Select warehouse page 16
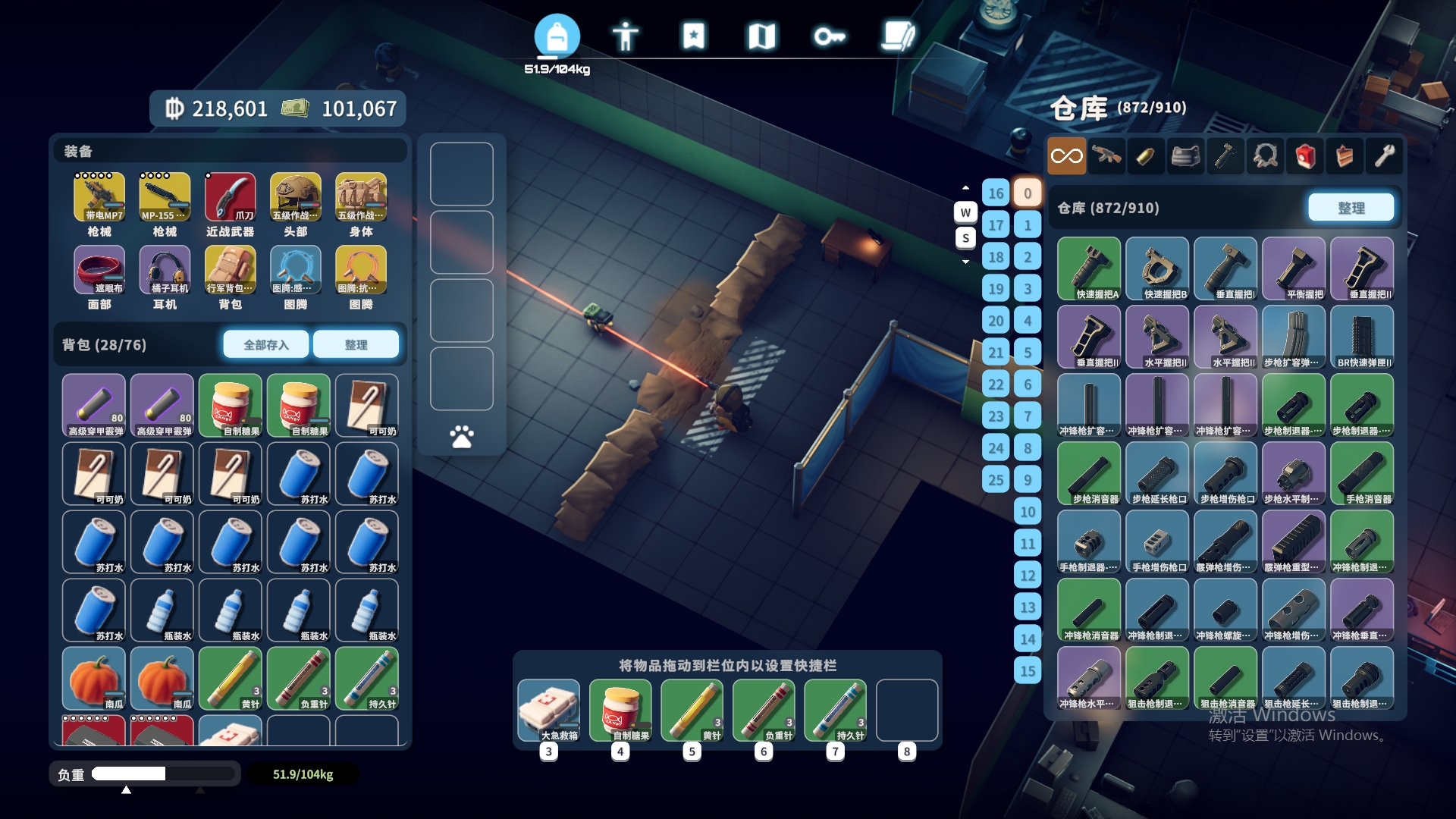 tap(996, 193)
